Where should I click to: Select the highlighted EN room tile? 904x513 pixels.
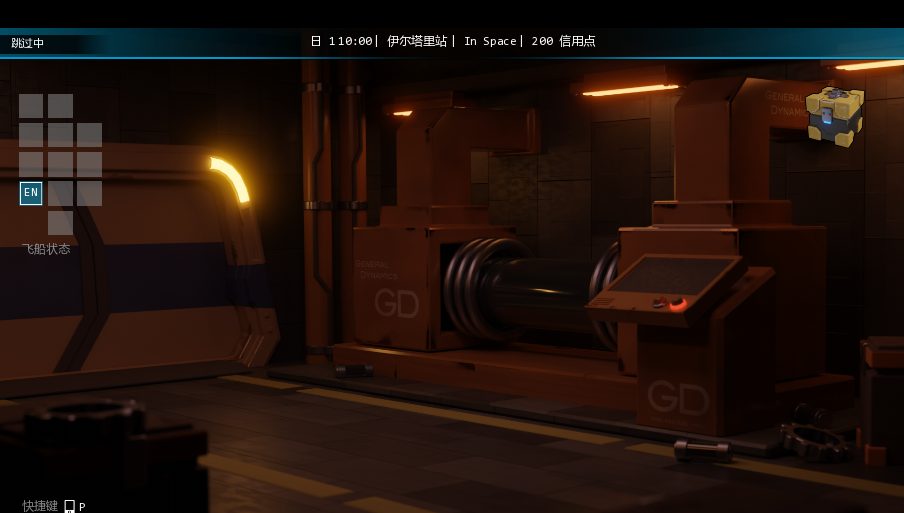click(x=31, y=193)
